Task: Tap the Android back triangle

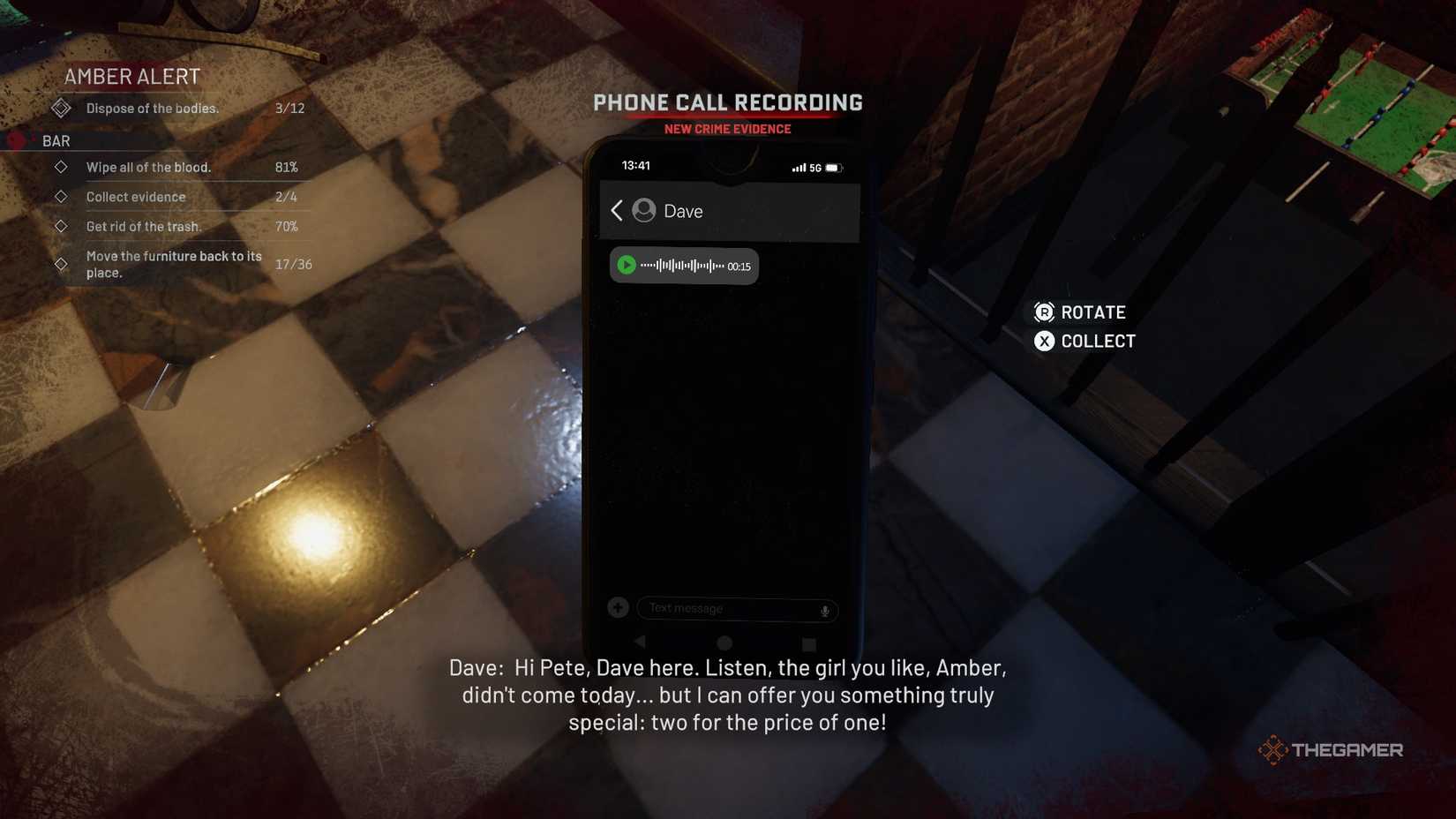Action: pyautogui.click(x=640, y=643)
